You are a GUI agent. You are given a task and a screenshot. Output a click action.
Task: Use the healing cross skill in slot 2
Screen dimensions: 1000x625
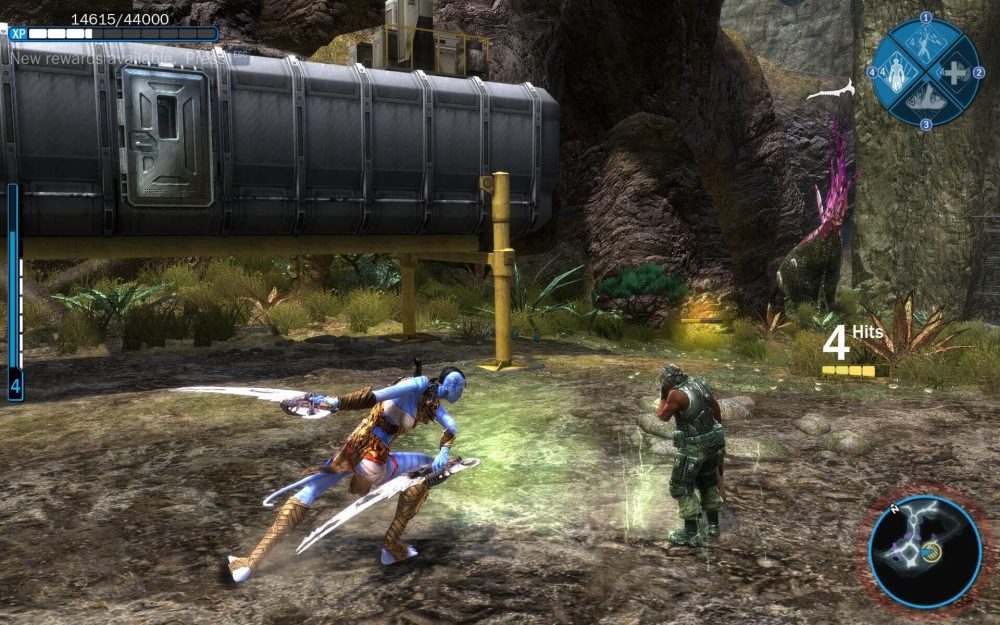pyautogui.click(x=954, y=73)
